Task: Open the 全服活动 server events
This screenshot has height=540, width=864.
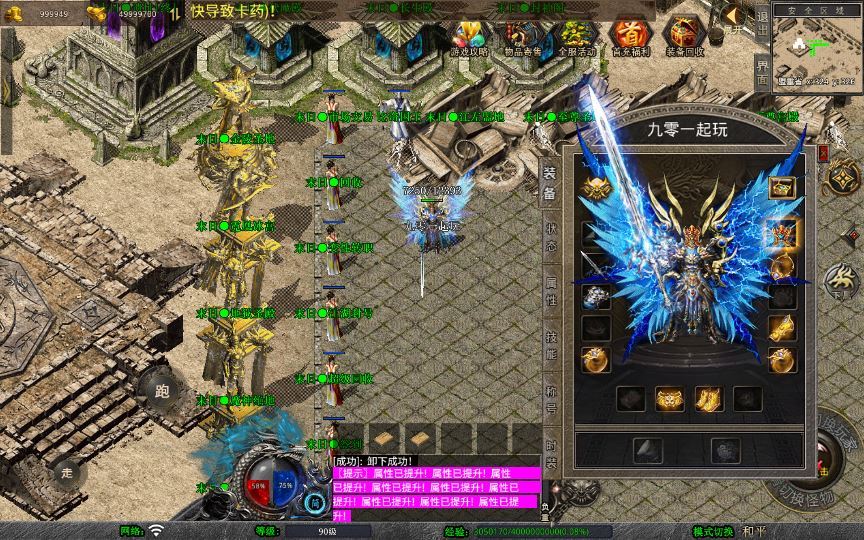Action: coord(576,38)
